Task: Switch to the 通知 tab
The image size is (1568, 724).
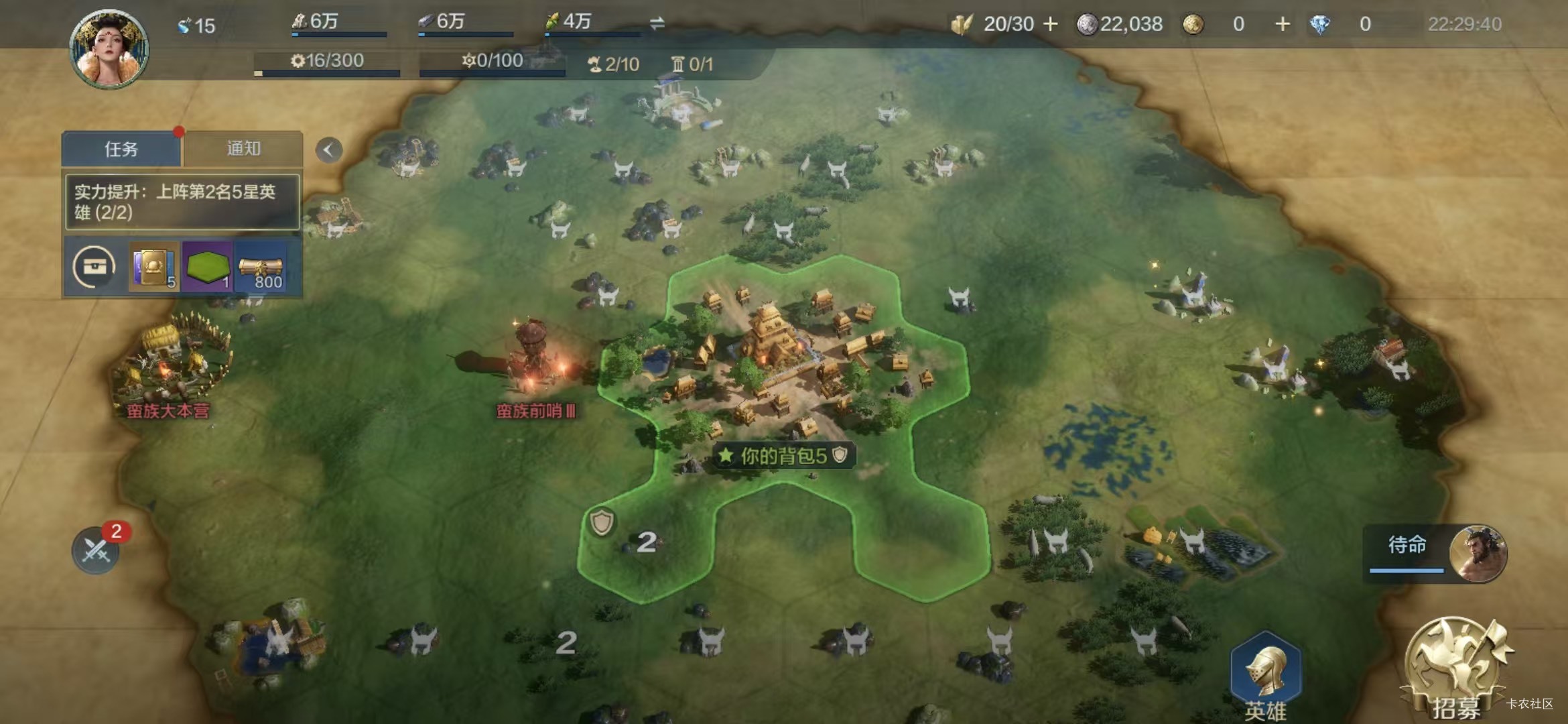Action: point(243,148)
